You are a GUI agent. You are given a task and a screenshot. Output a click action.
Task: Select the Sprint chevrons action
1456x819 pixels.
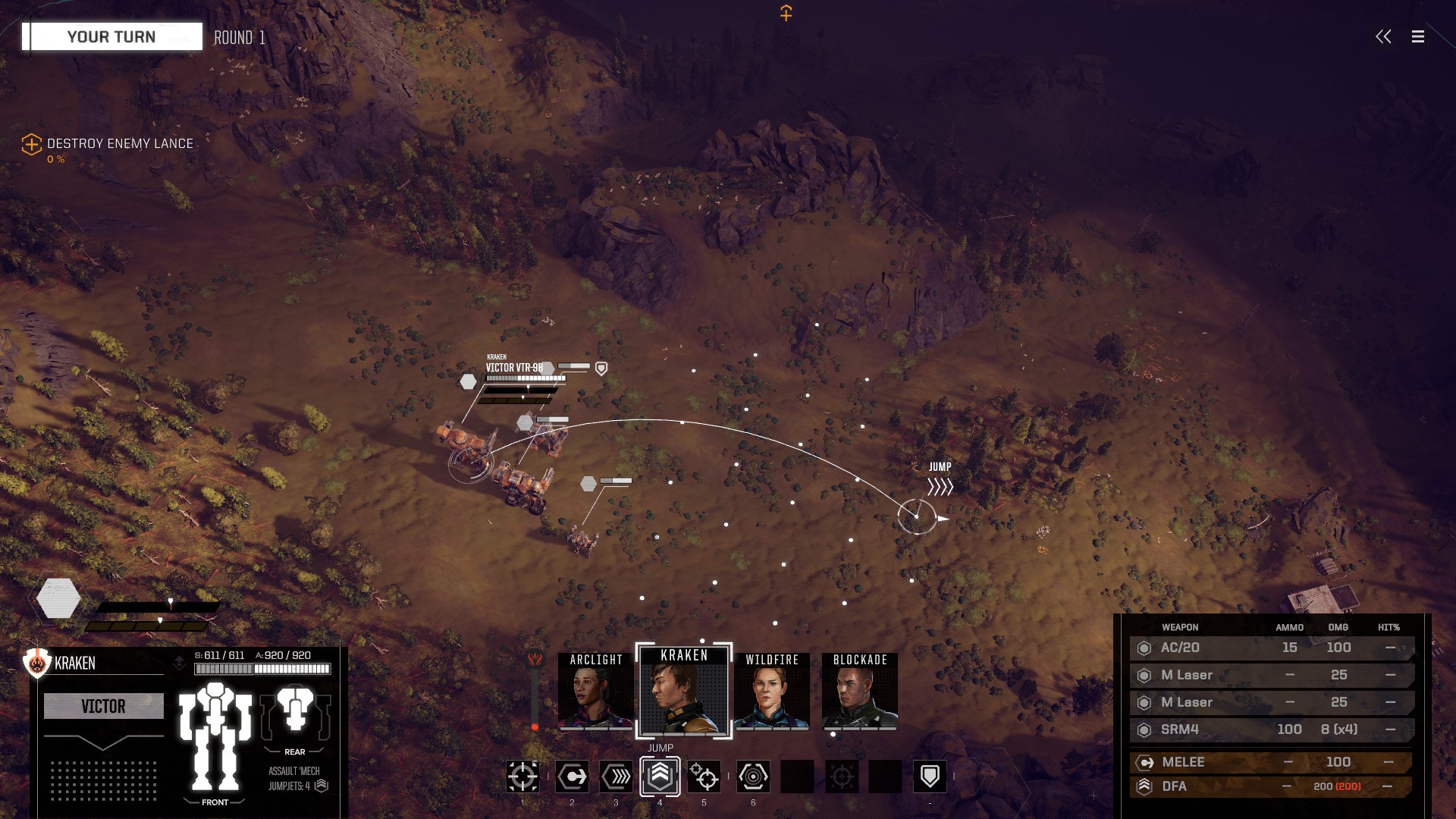pyautogui.click(x=616, y=777)
